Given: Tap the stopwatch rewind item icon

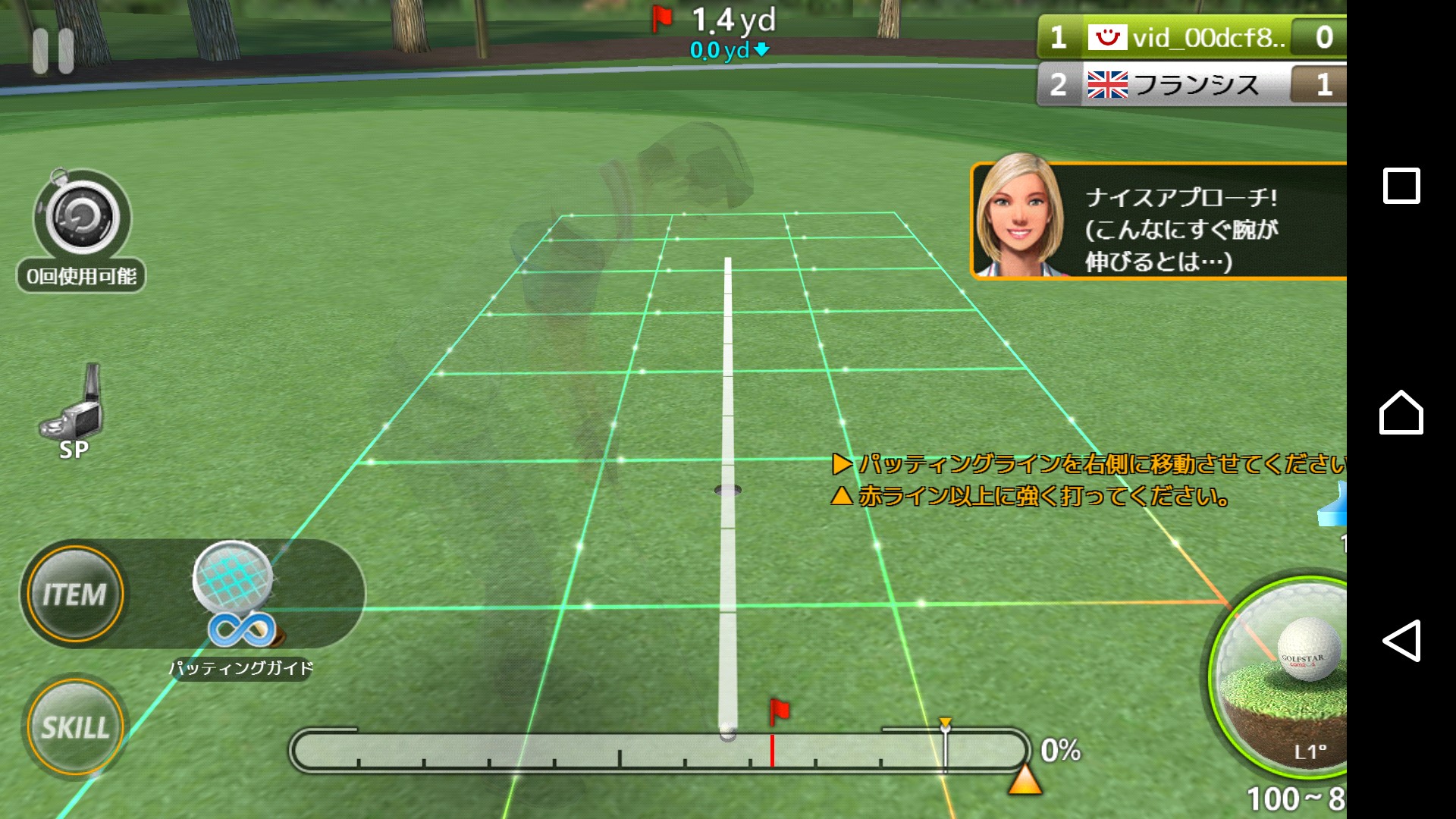Looking at the screenshot, I should [x=82, y=218].
